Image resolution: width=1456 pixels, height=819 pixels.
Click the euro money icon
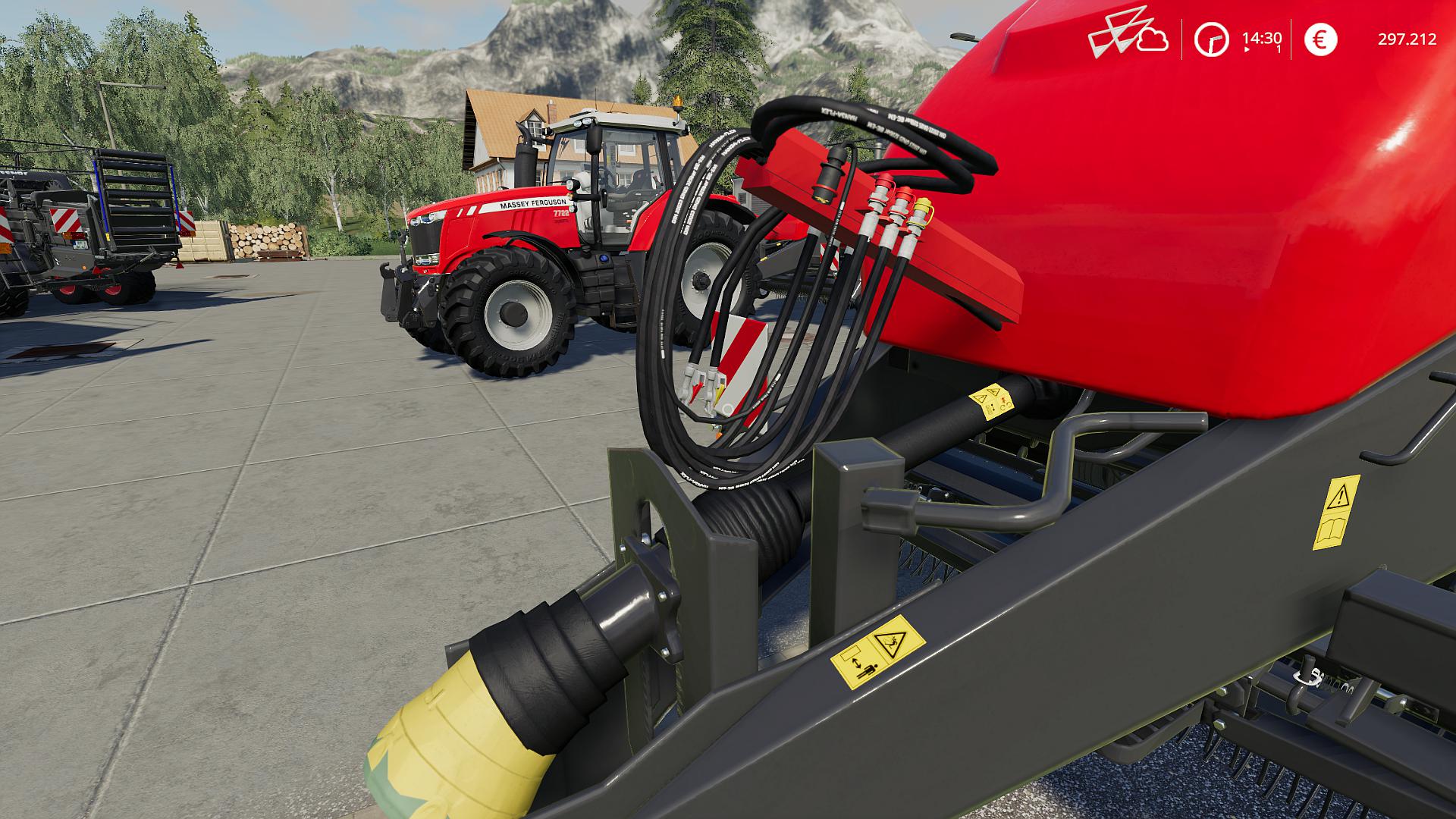[x=1320, y=39]
